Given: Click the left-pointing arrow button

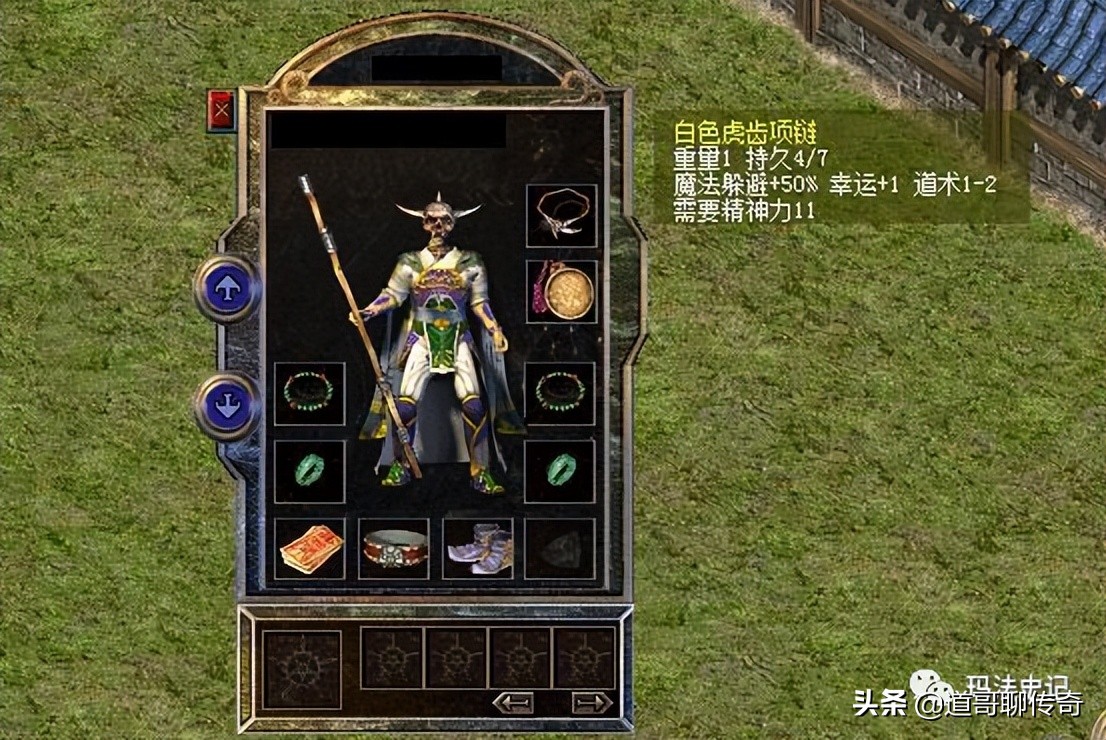Looking at the screenshot, I should (x=513, y=703).
